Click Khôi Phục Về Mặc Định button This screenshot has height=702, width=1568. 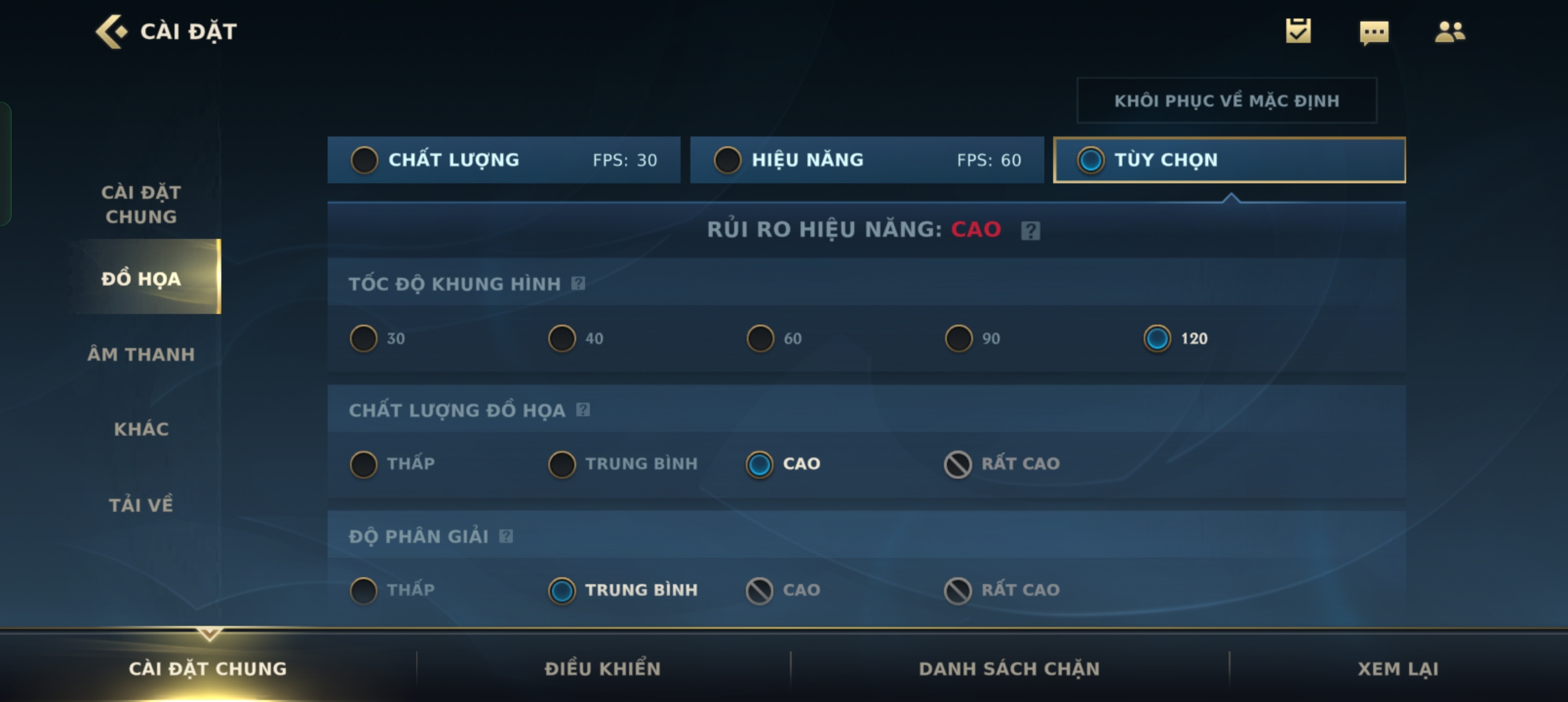coord(1226,101)
